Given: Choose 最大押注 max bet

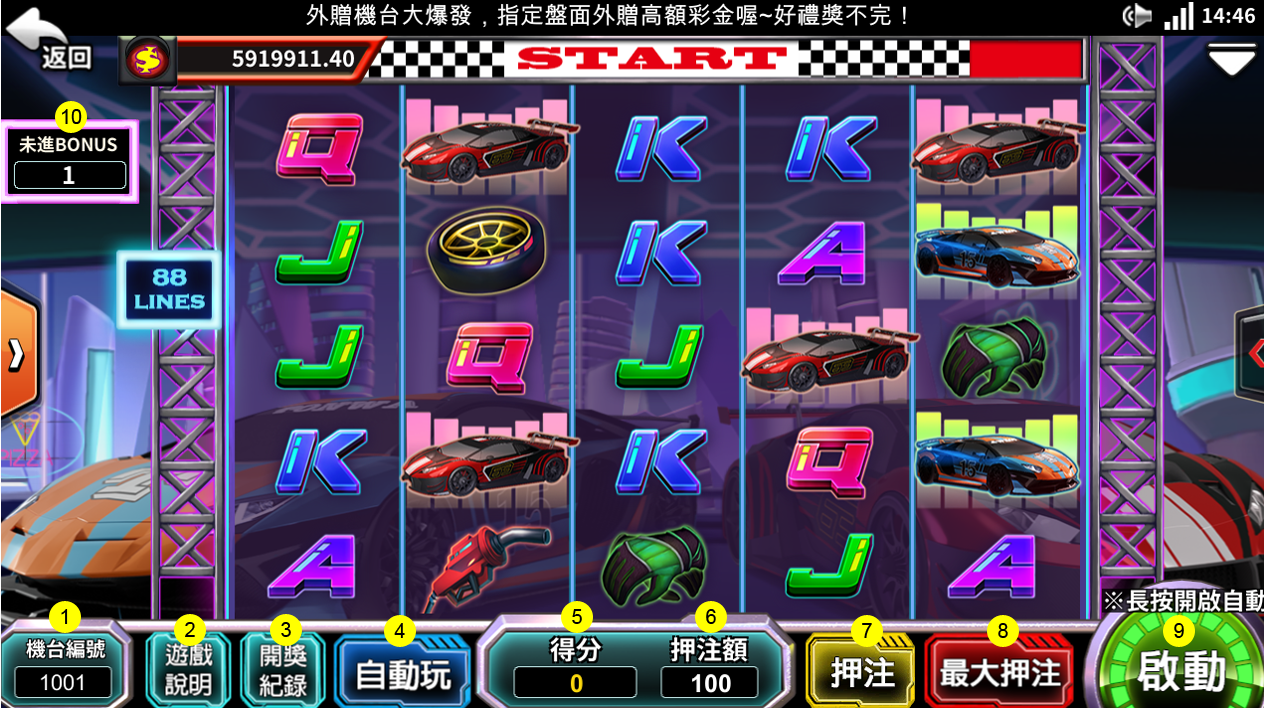Looking at the screenshot, I should [x=999, y=673].
